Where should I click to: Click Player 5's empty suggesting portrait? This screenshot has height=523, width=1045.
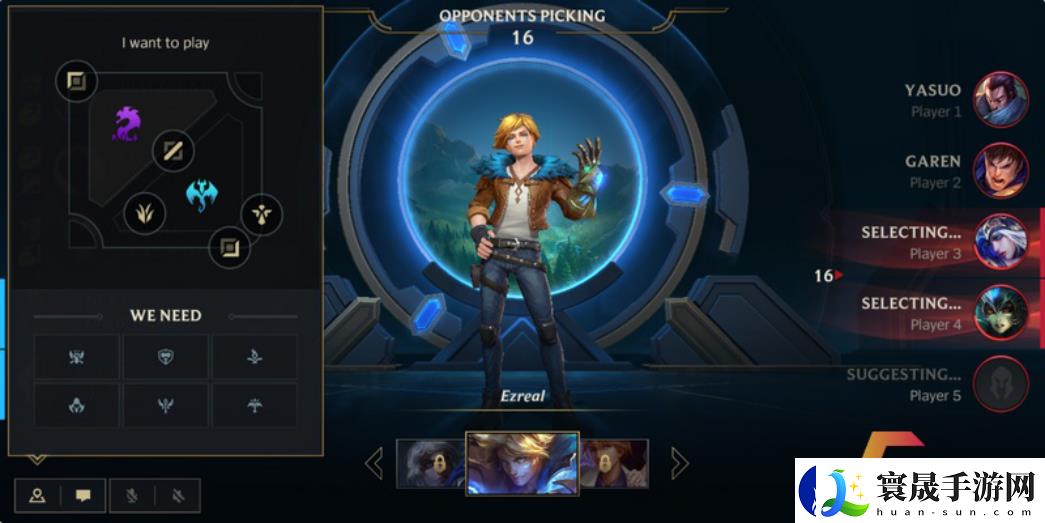(1001, 384)
